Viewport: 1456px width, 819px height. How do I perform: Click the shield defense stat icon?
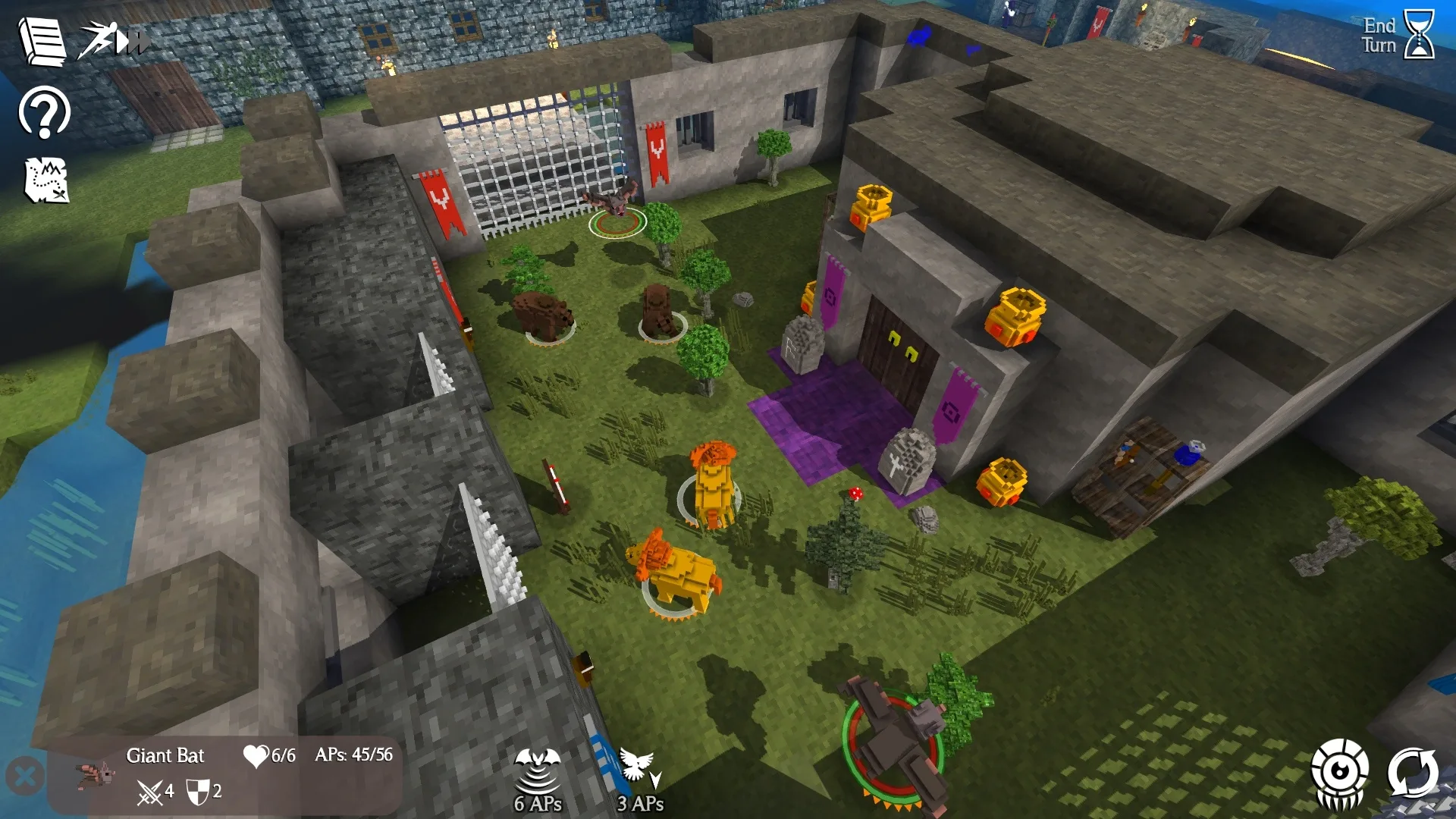[x=199, y=791]
